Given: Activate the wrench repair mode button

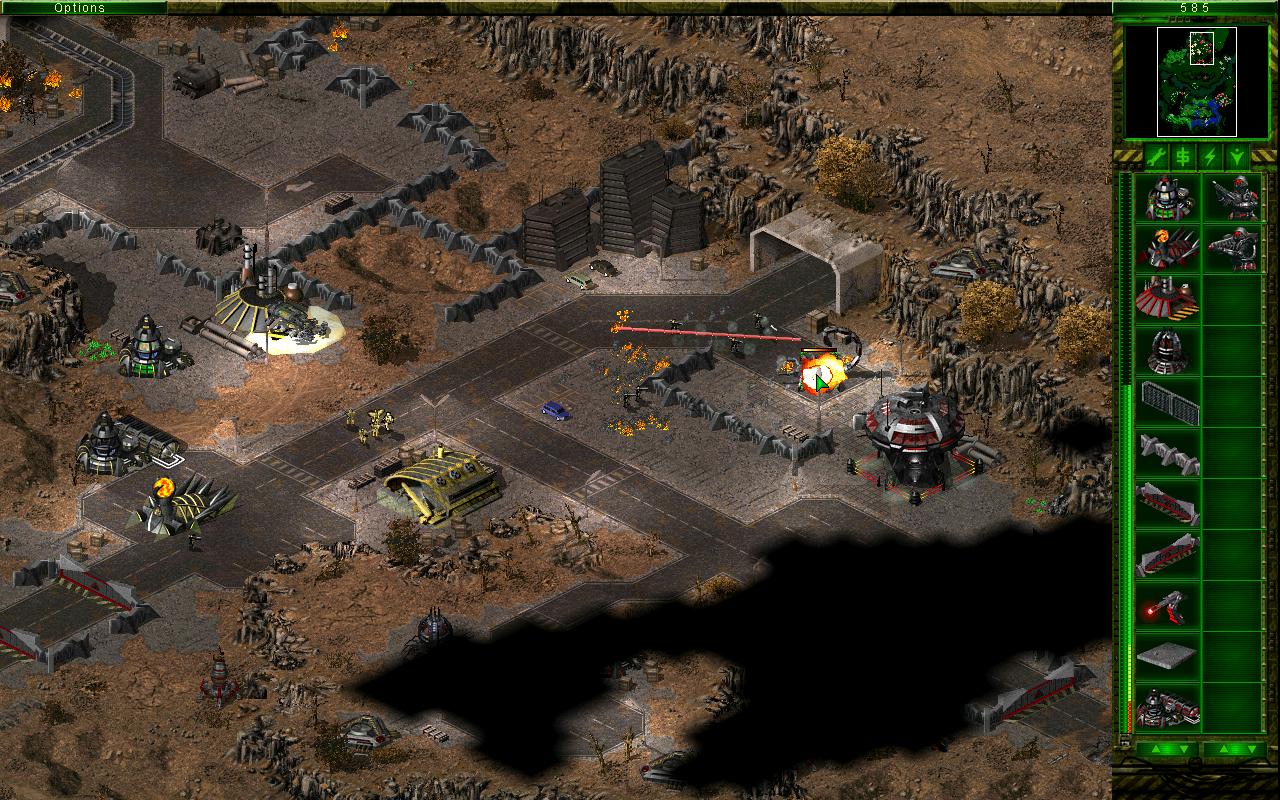Looking at the screenshot, I should pyautogui.click(x=1156, y=157).
